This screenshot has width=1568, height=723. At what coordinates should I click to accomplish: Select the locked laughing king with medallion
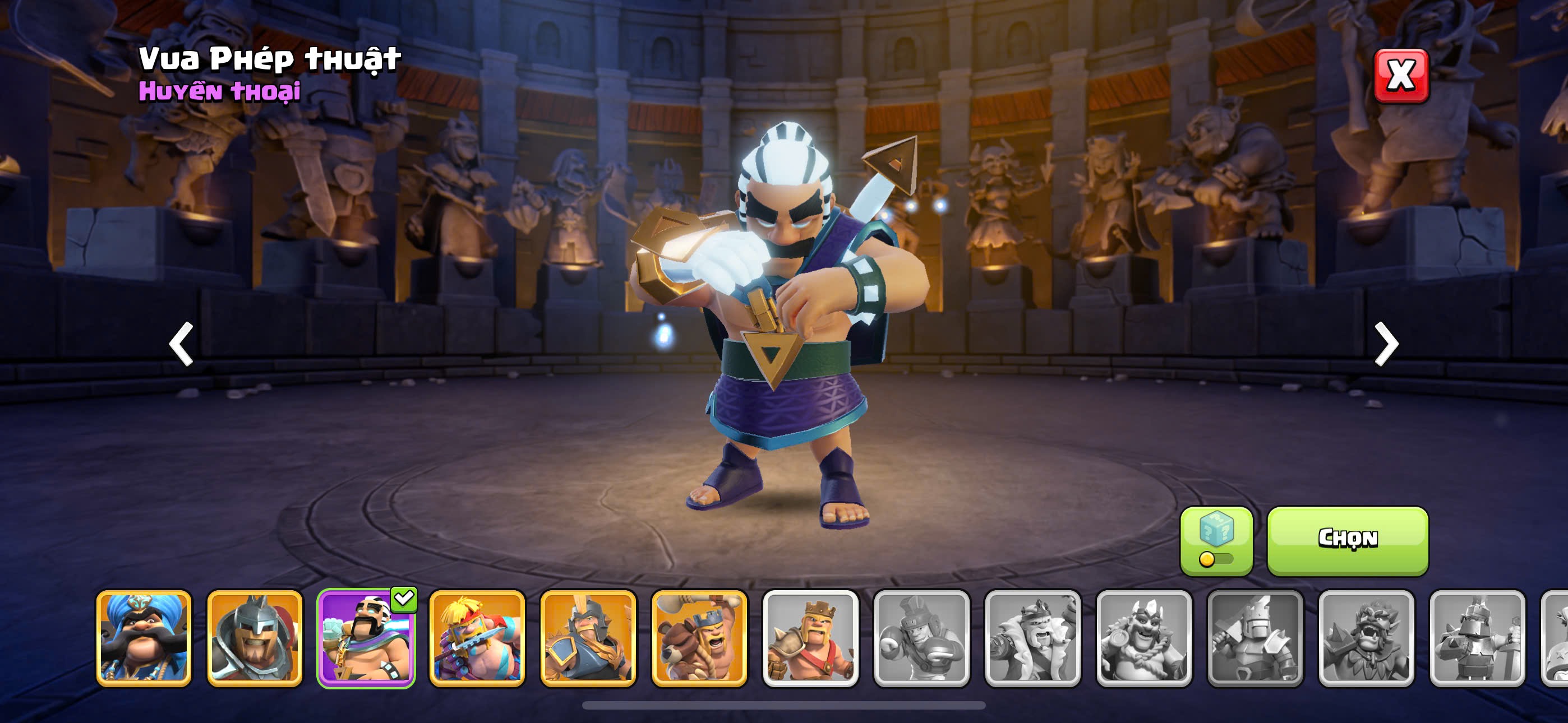pyautogui.click(x=1143, y=638)
